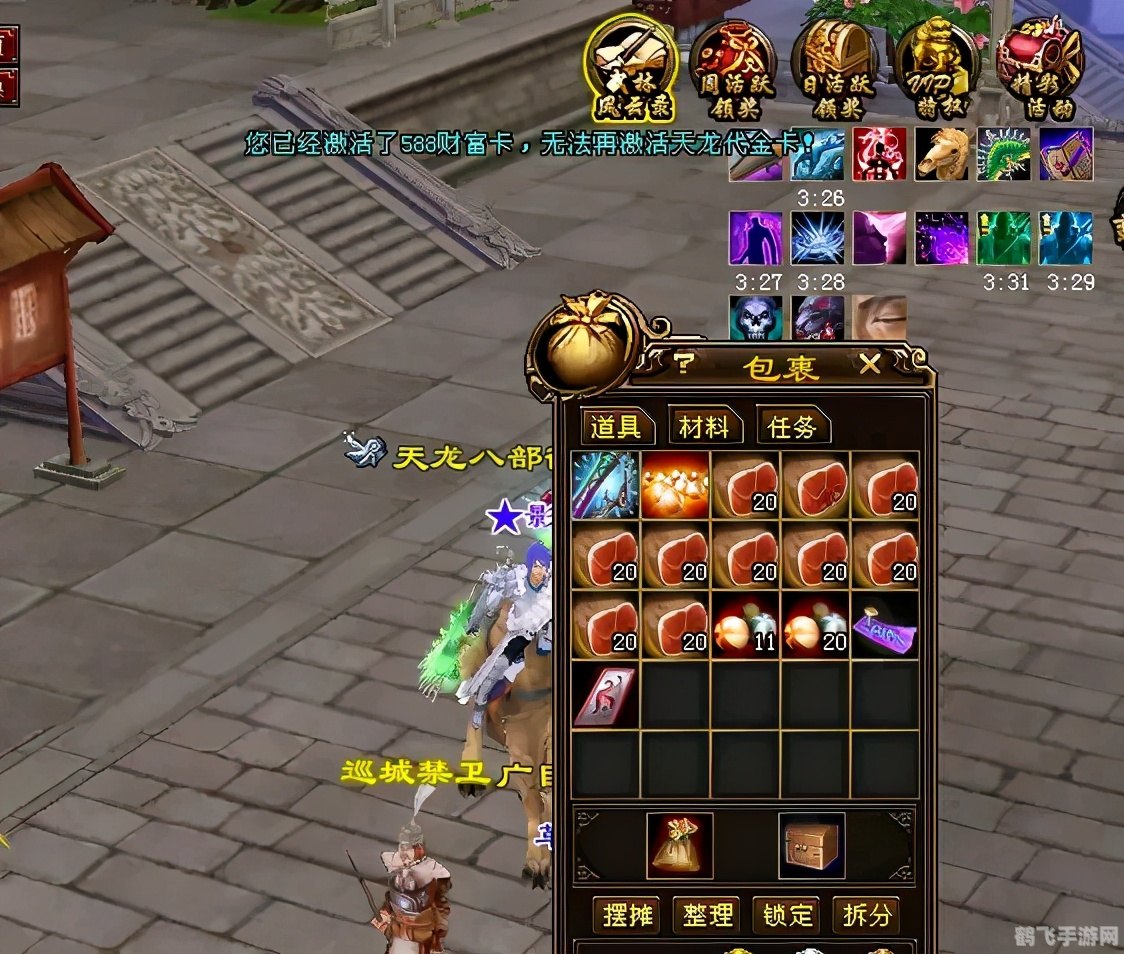Click the 拆分 split button
1124x954 pixels.
pos(866,914)
